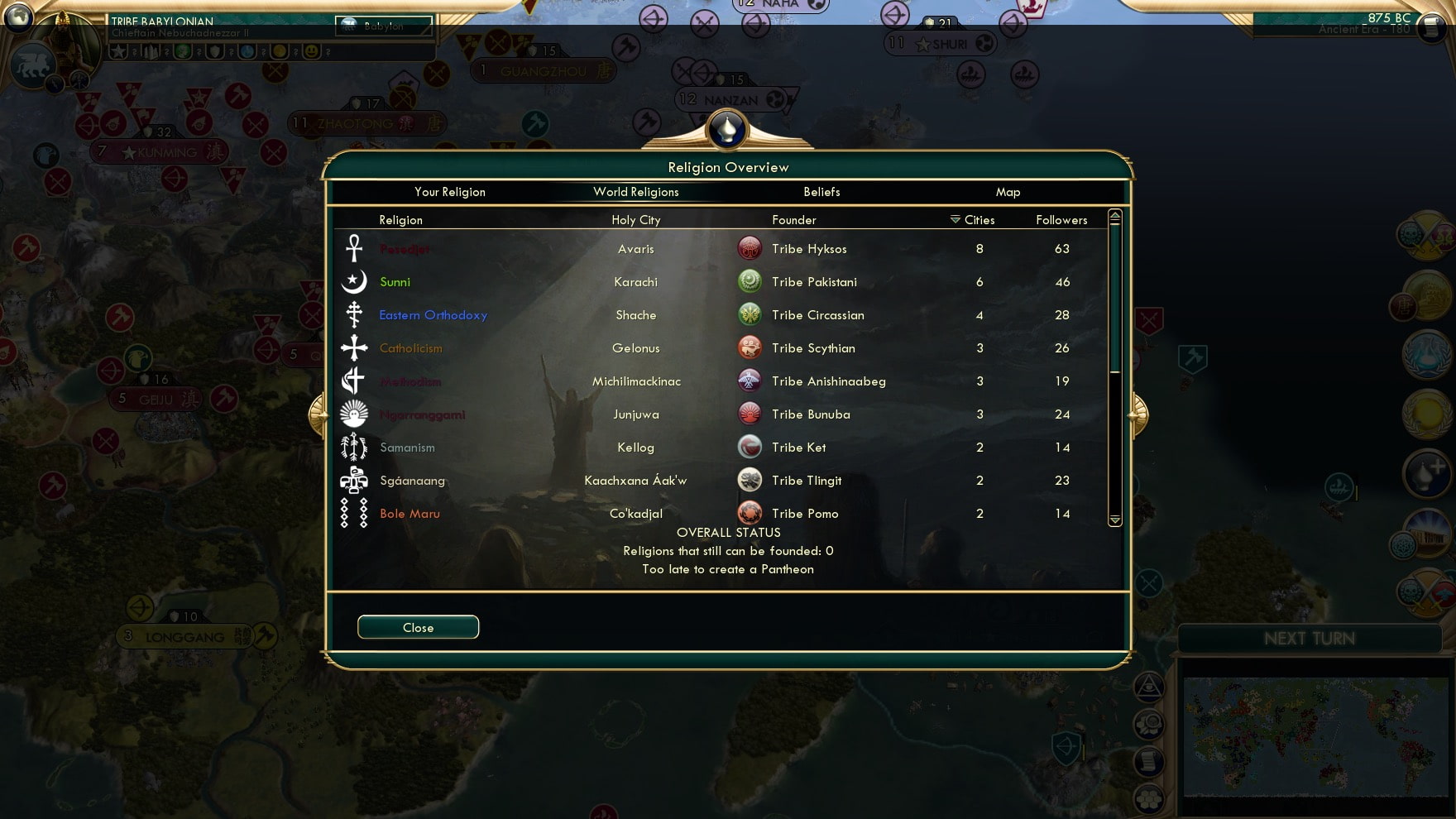Click the Ngarranggarni sunburst icon
Image resolution: width=1456 pixels, height=819 pixels.
[x=353, y=414]
